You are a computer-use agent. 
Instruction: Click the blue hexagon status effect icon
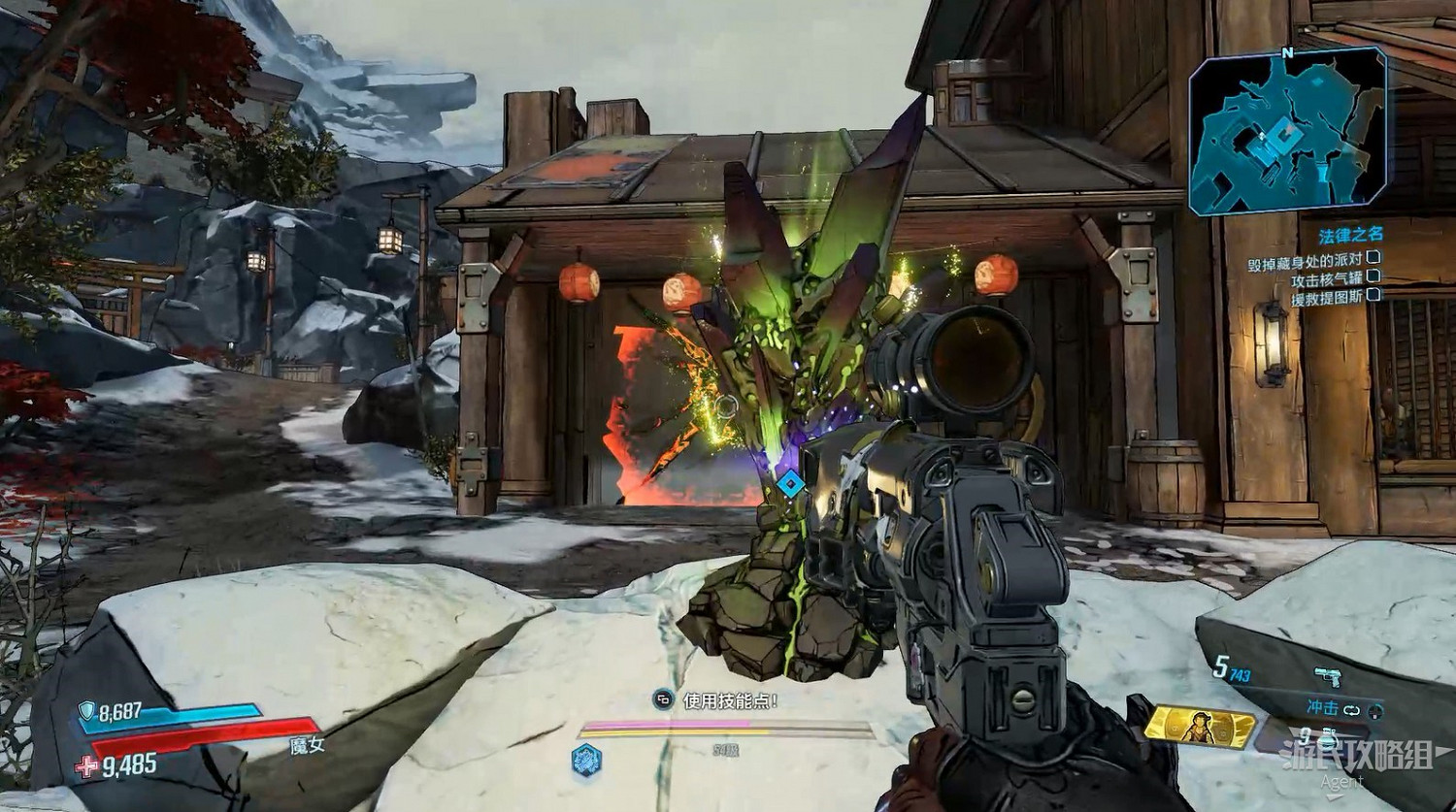point(586,760)
